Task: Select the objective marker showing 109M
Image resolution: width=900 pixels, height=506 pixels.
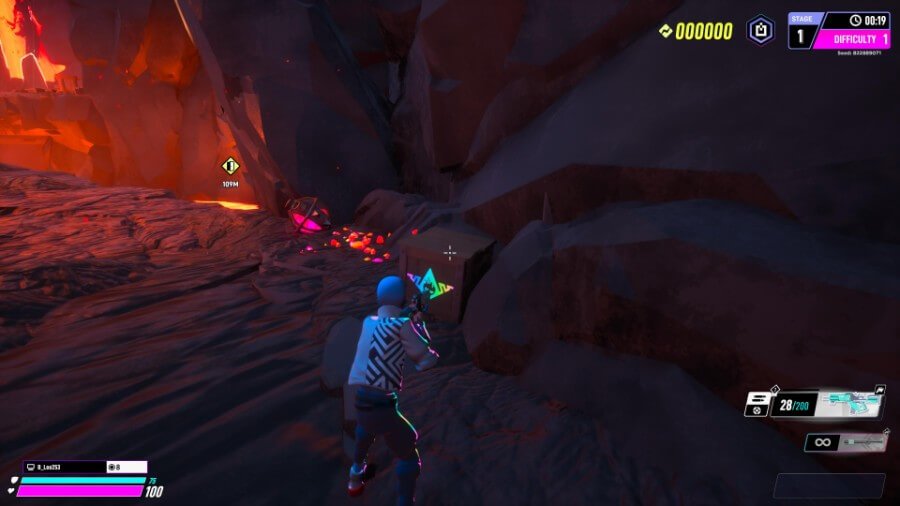Action: [x=230, y=166]
